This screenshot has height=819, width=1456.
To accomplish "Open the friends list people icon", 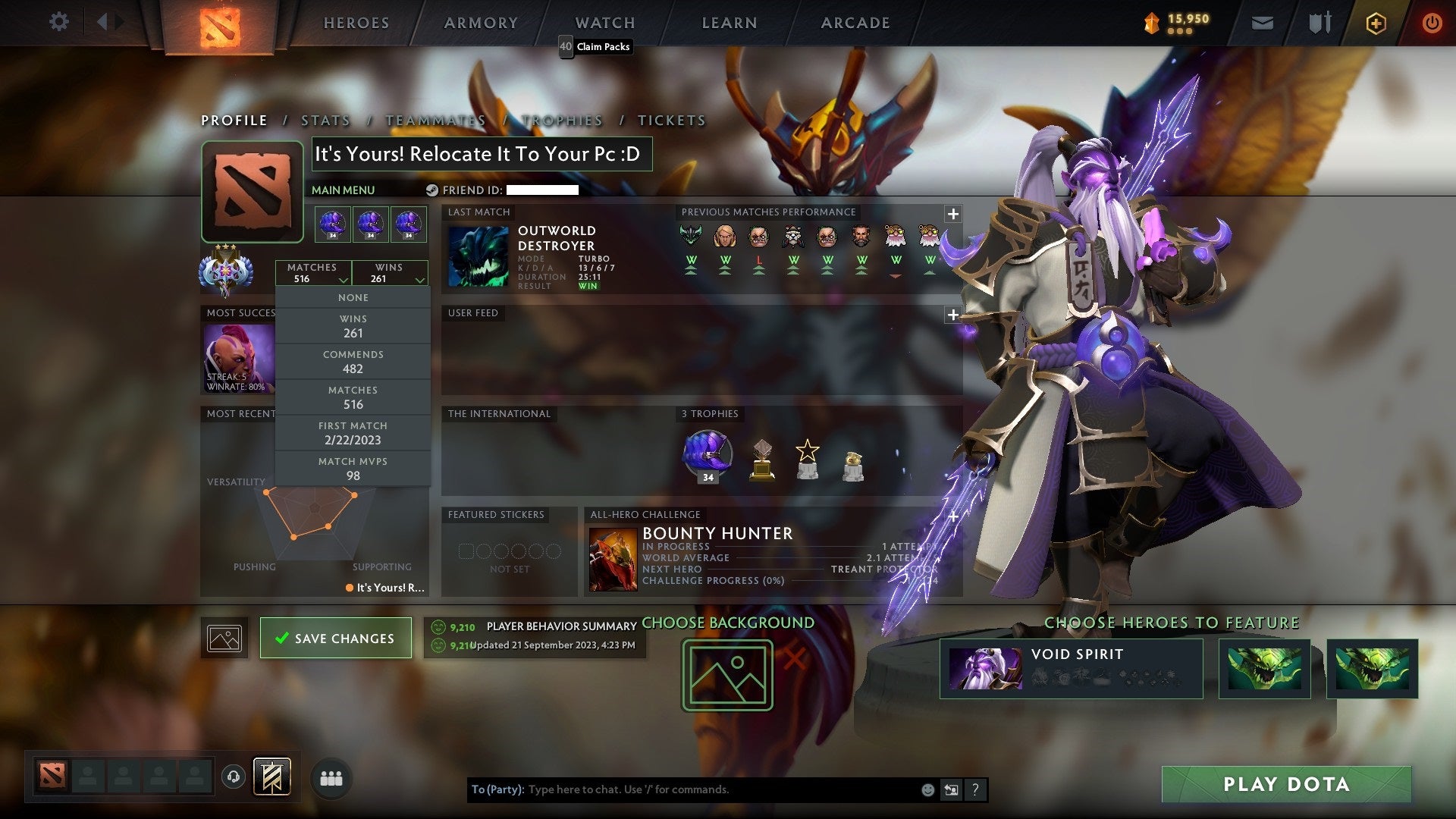I will click(331, 778).
